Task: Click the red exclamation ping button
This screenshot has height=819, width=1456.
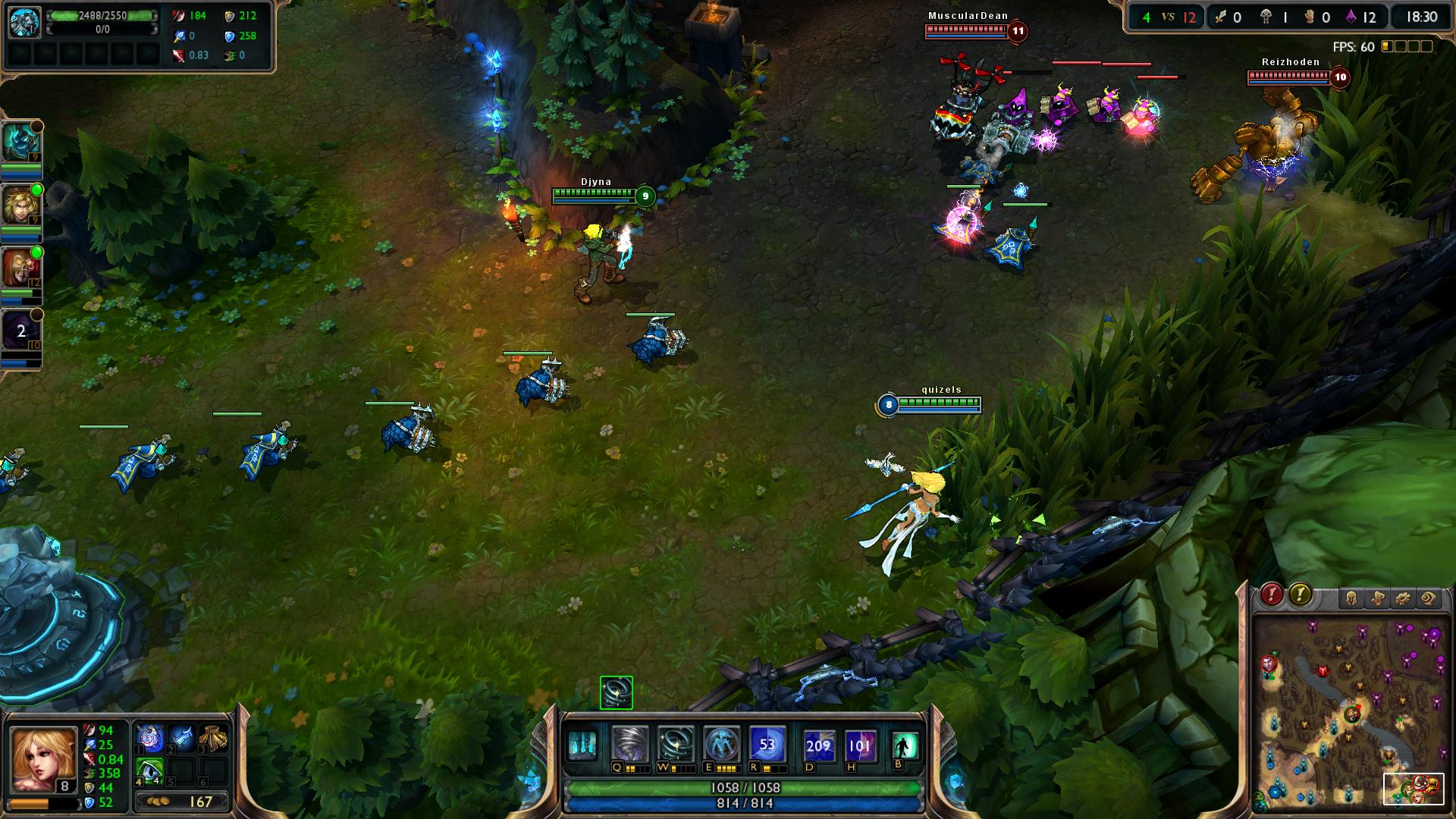Action: pyautogui.click(x=1272, y=595)
